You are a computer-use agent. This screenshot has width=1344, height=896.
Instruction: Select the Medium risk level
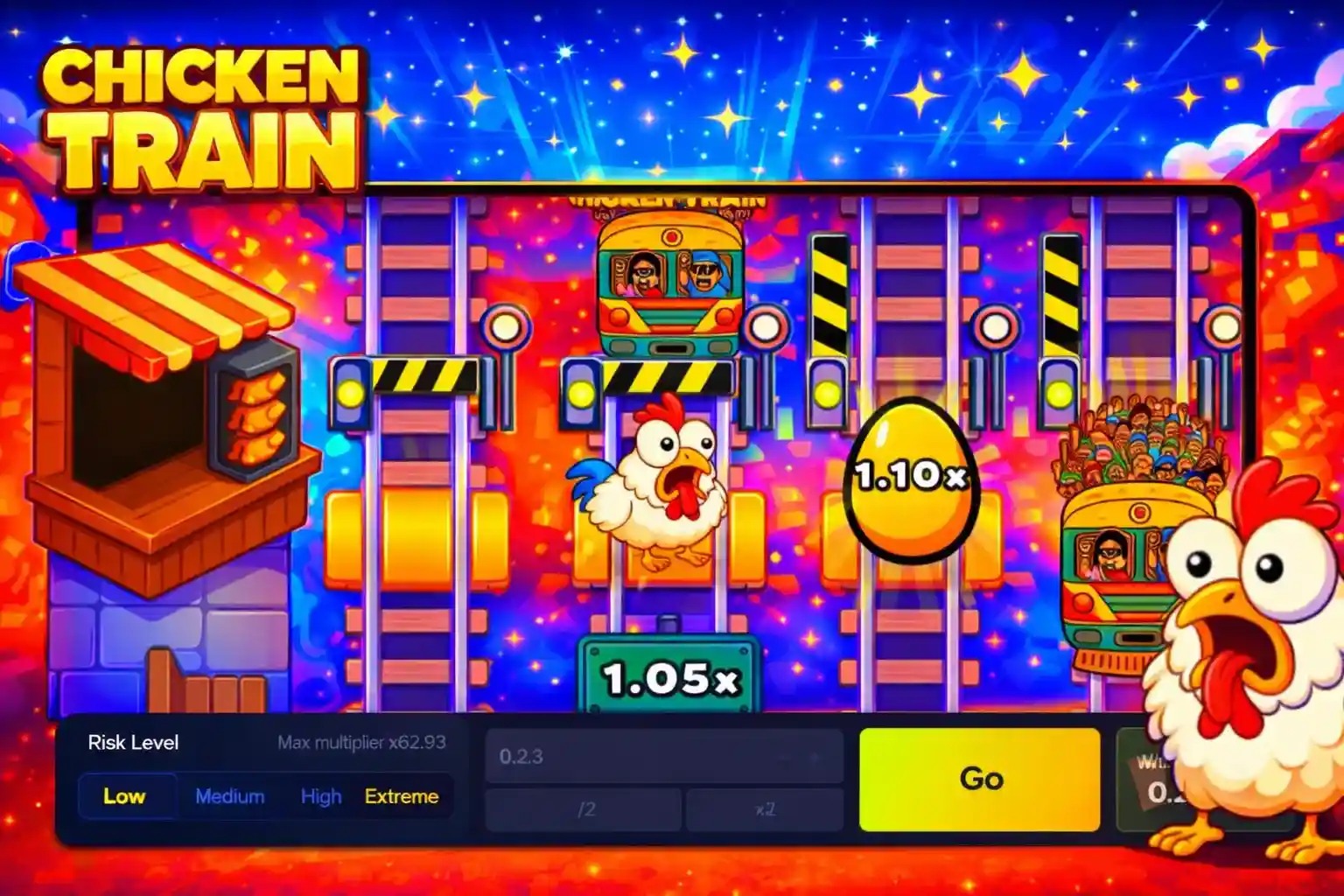229,796
